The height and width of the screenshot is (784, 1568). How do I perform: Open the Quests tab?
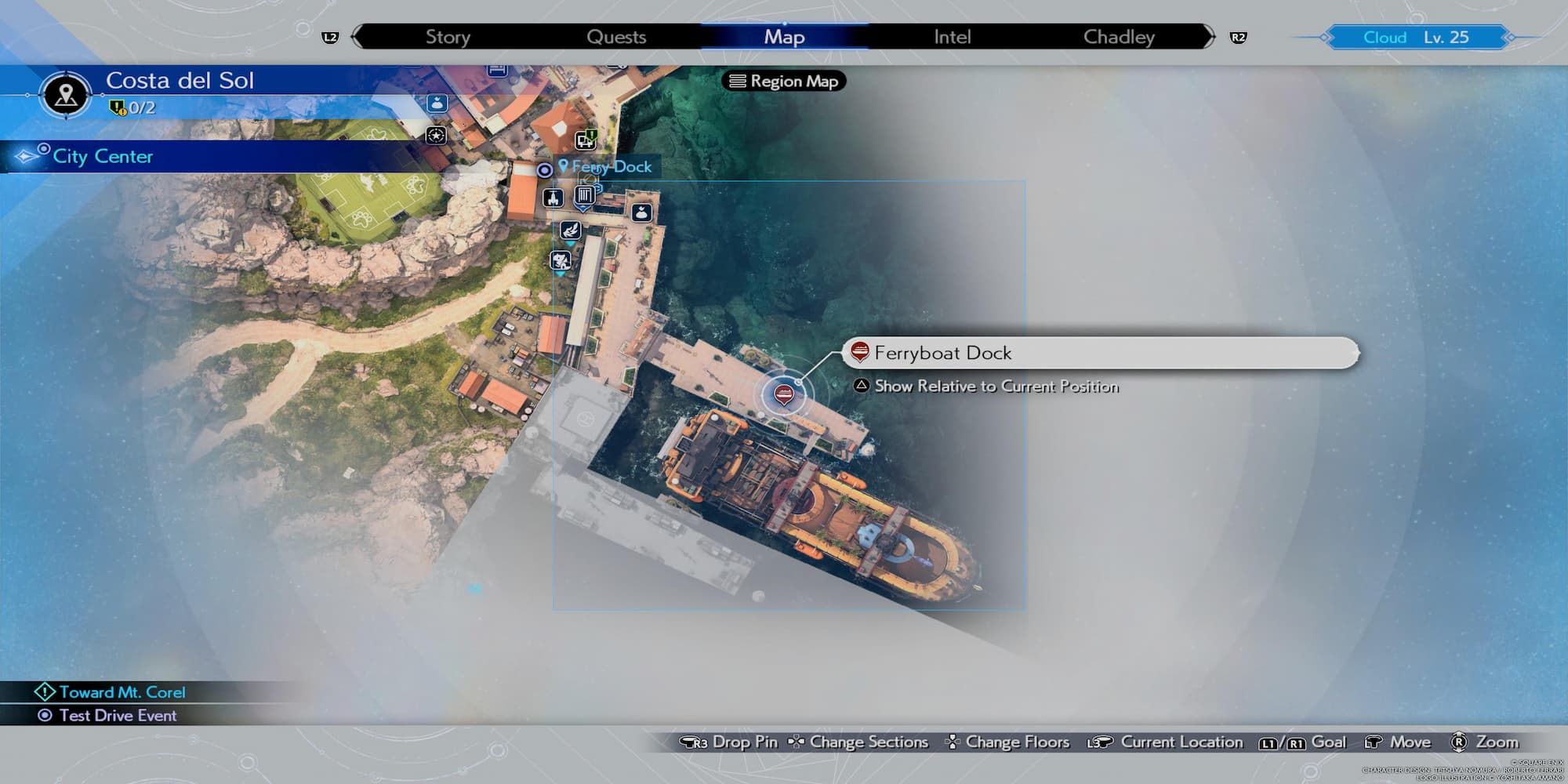pos(616,37)
